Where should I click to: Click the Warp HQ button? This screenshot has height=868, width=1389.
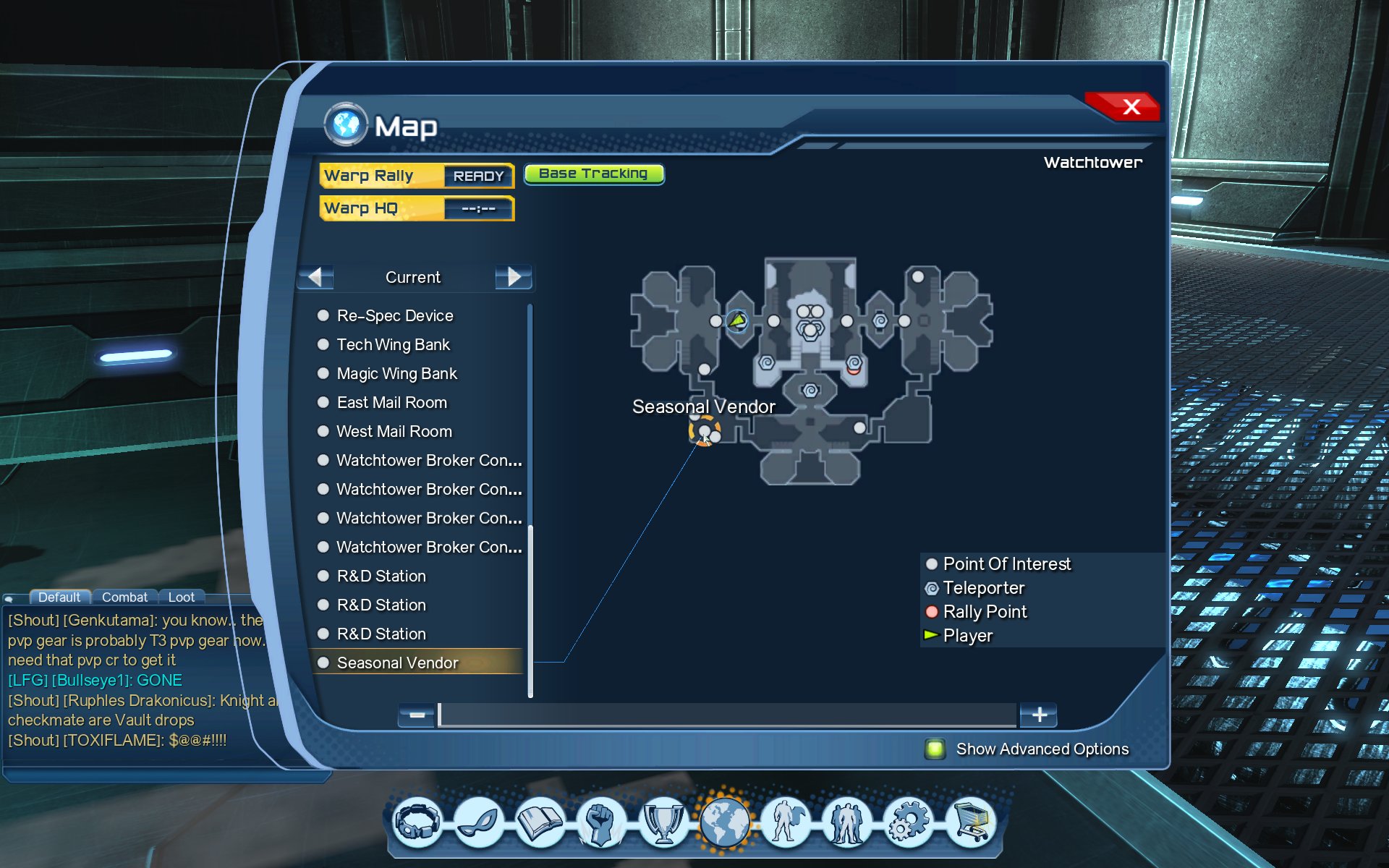point(416,208)
